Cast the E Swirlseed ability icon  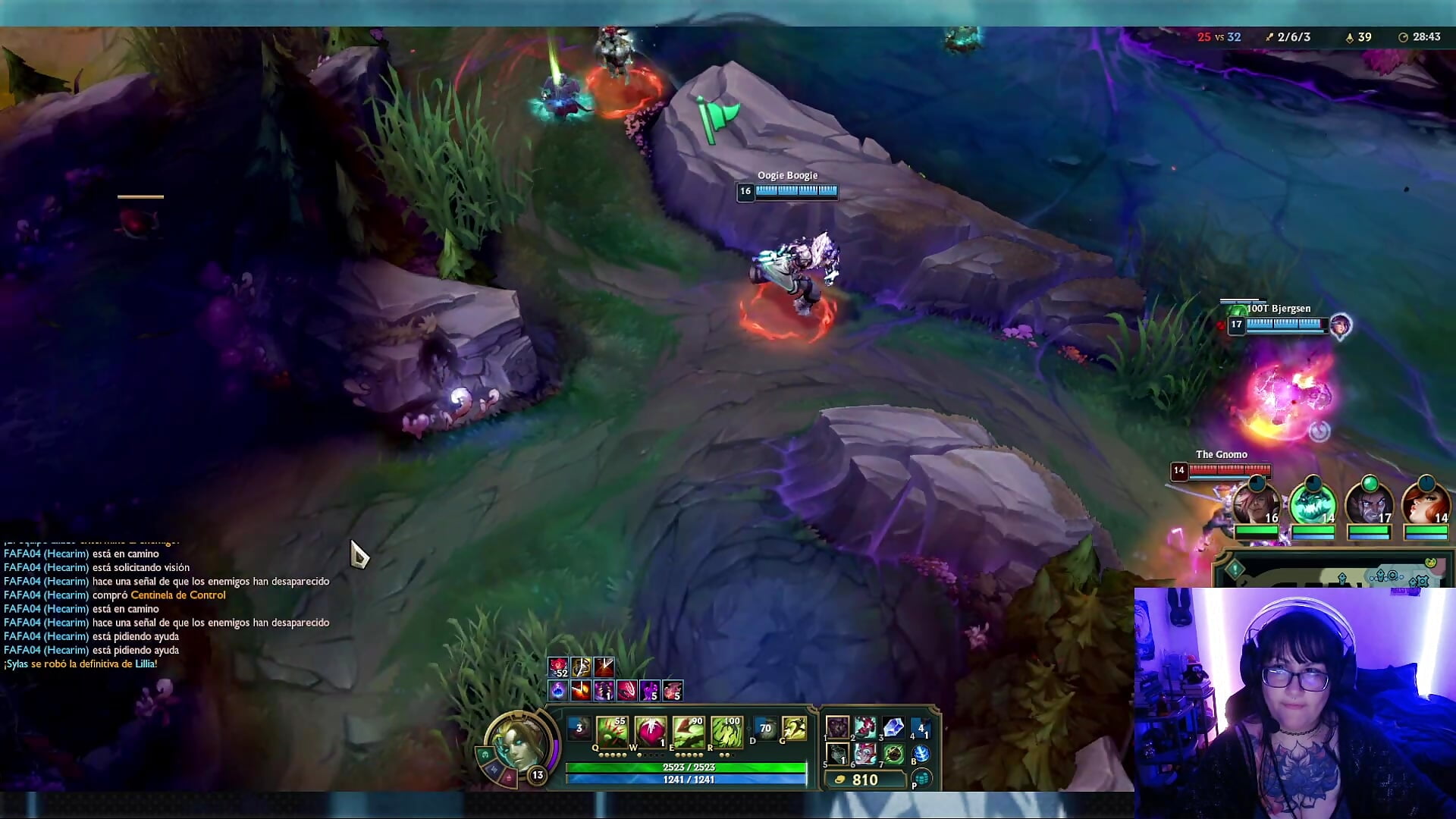click(689, 733)
